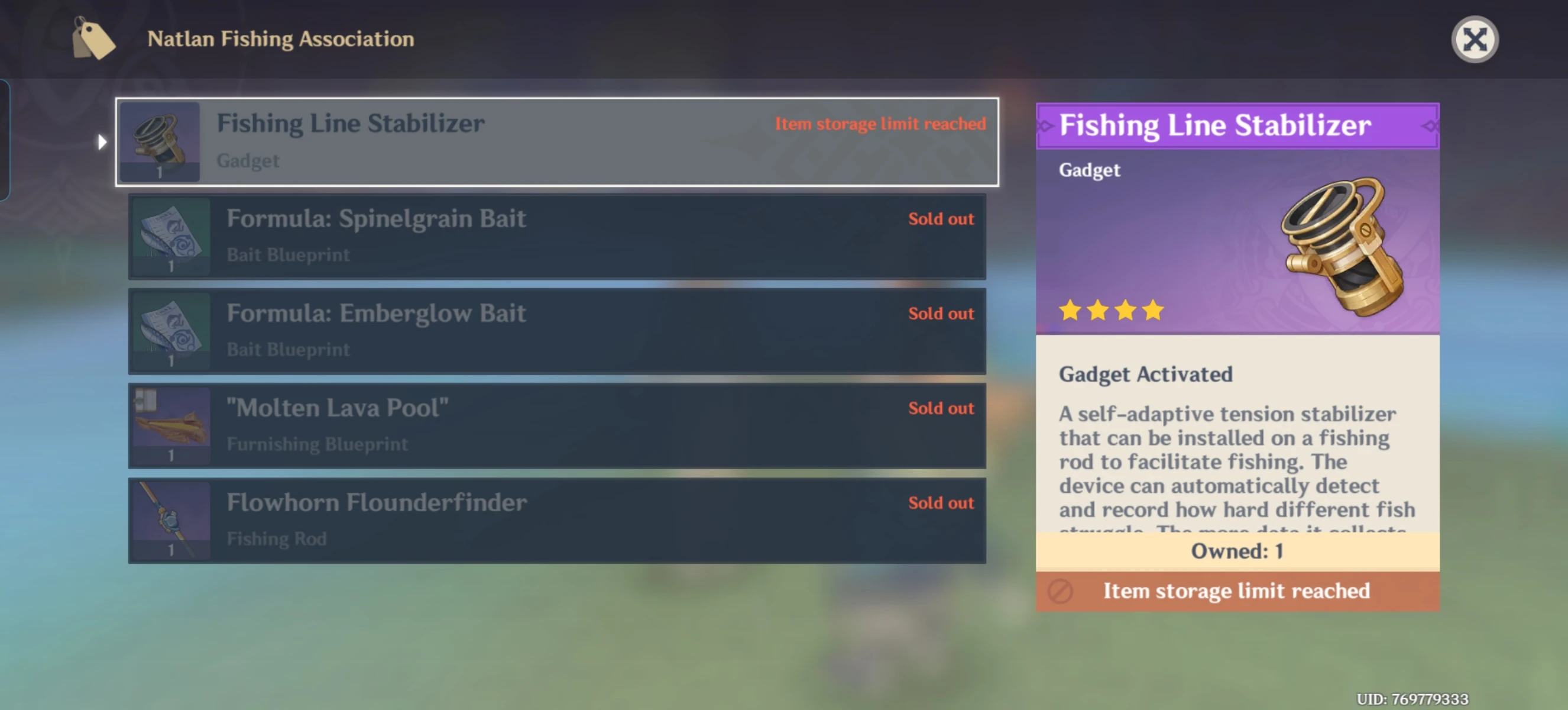Select the Formula: Spinelgrain Bait row
Screen dimensions: 1568x710
click(x=557, y=236)
